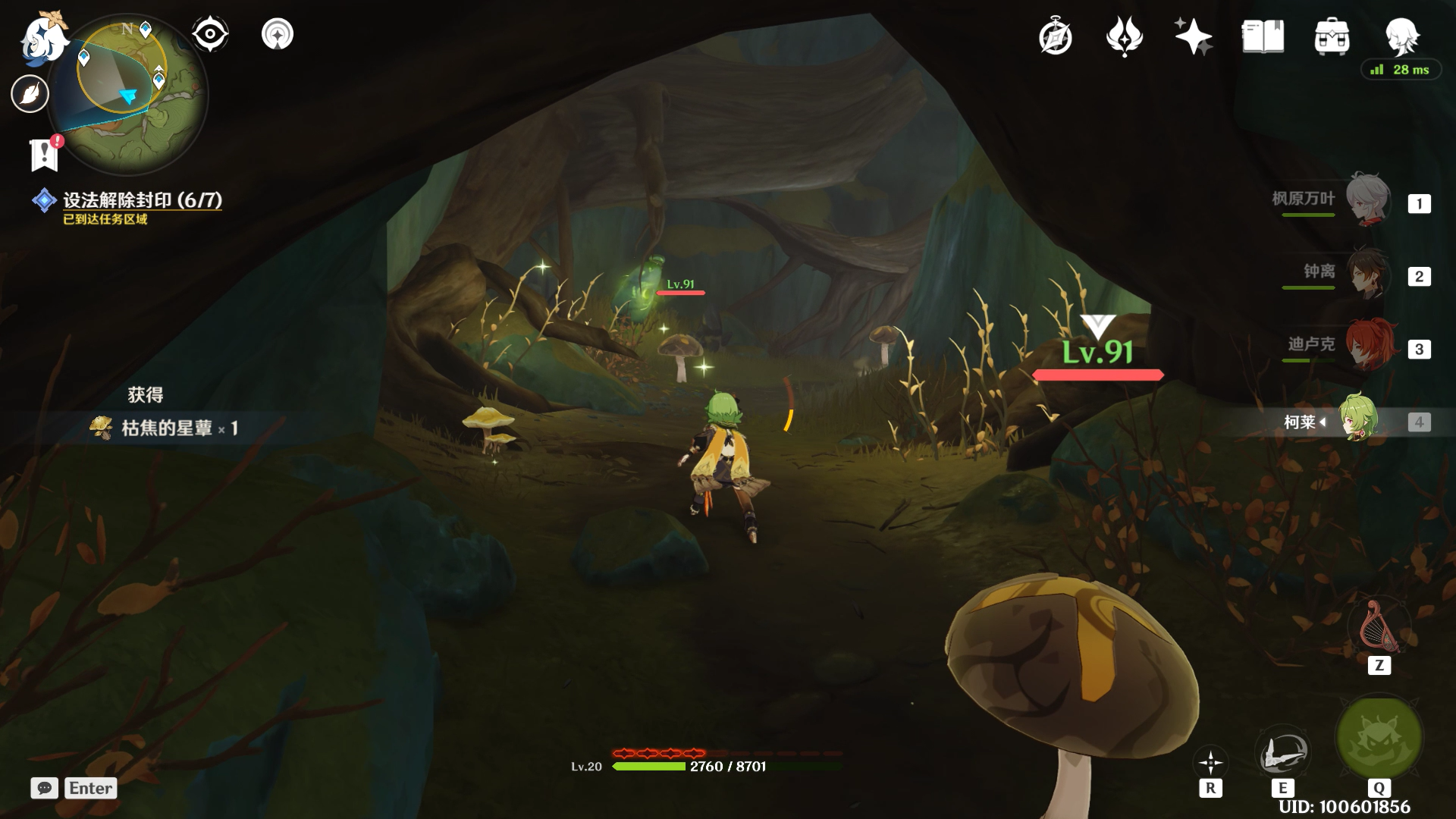Image resolution: width=1456 pixels, height=819 pixels.
Task: Click the leaf icon beside the minimap
Action: point(30,94)
